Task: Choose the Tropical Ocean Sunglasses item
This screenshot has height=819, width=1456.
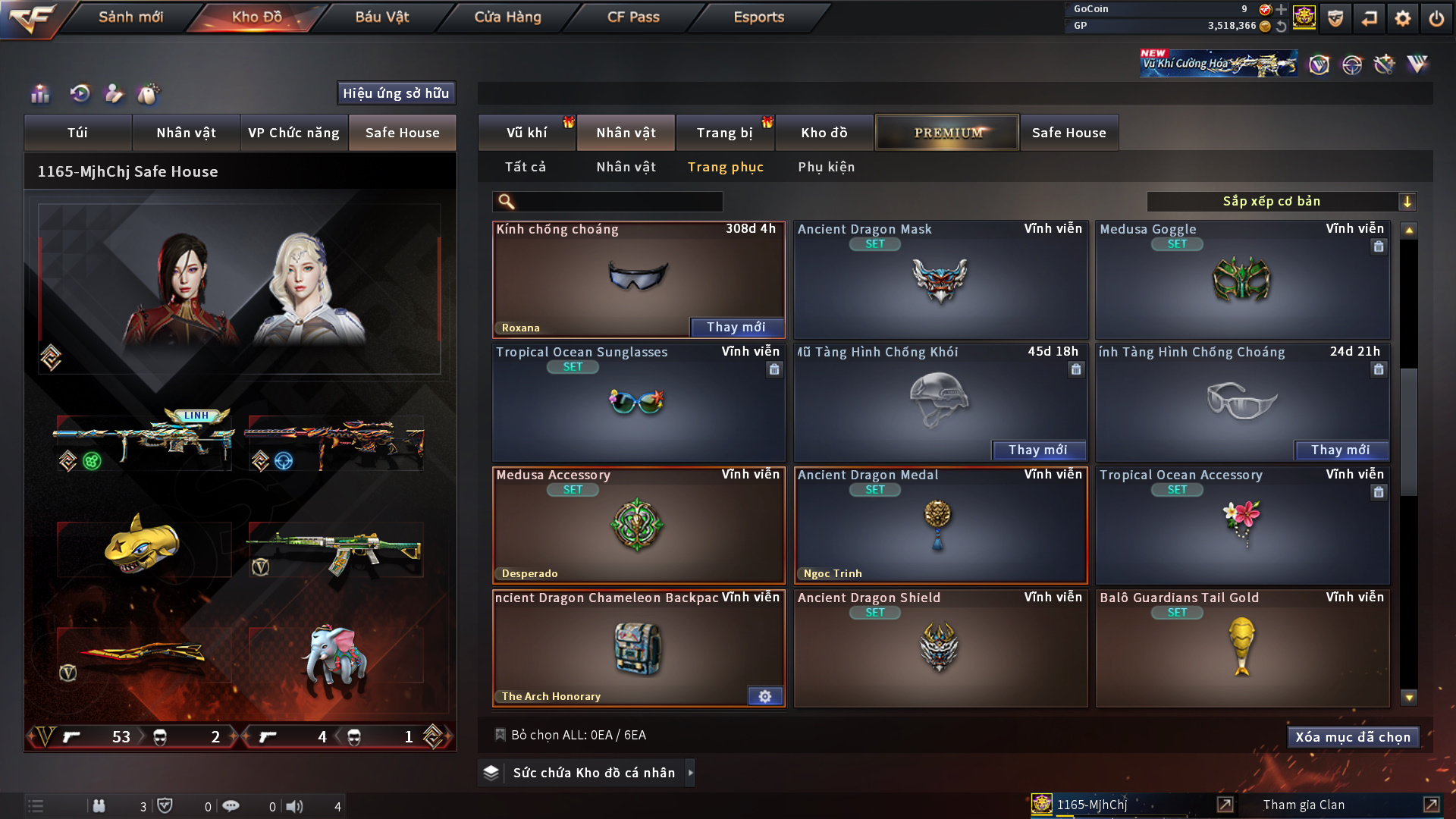Action: coord(638,403)
